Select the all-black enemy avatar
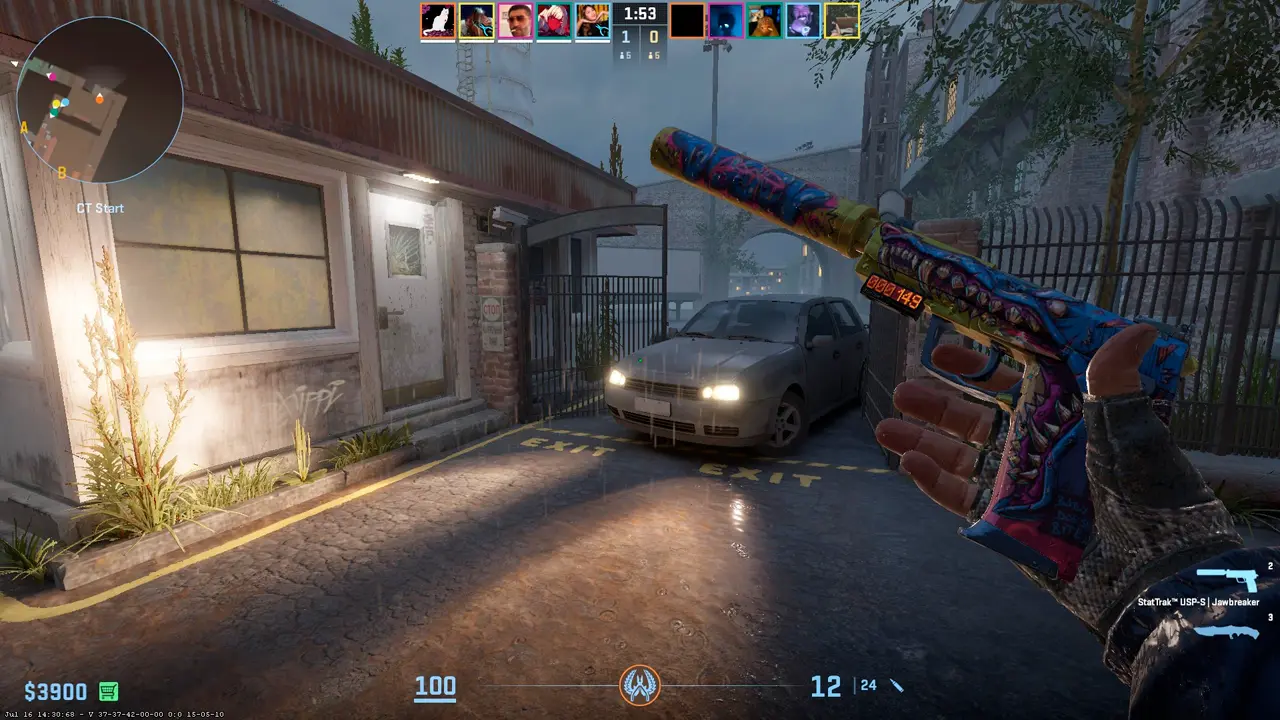1280x720 pixels. (688, 21)
